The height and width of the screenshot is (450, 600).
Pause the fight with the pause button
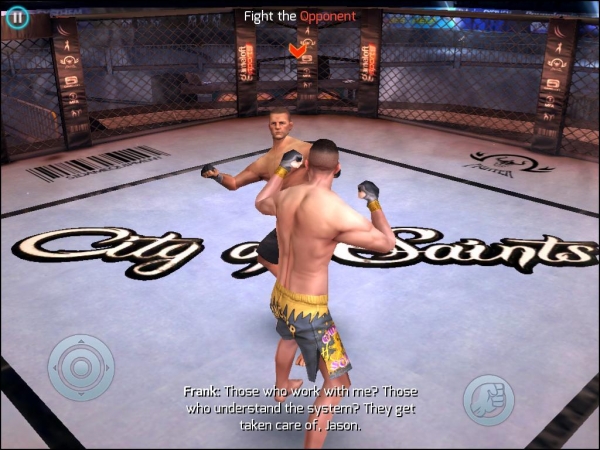pyautogui.click(x=16, y=17)
